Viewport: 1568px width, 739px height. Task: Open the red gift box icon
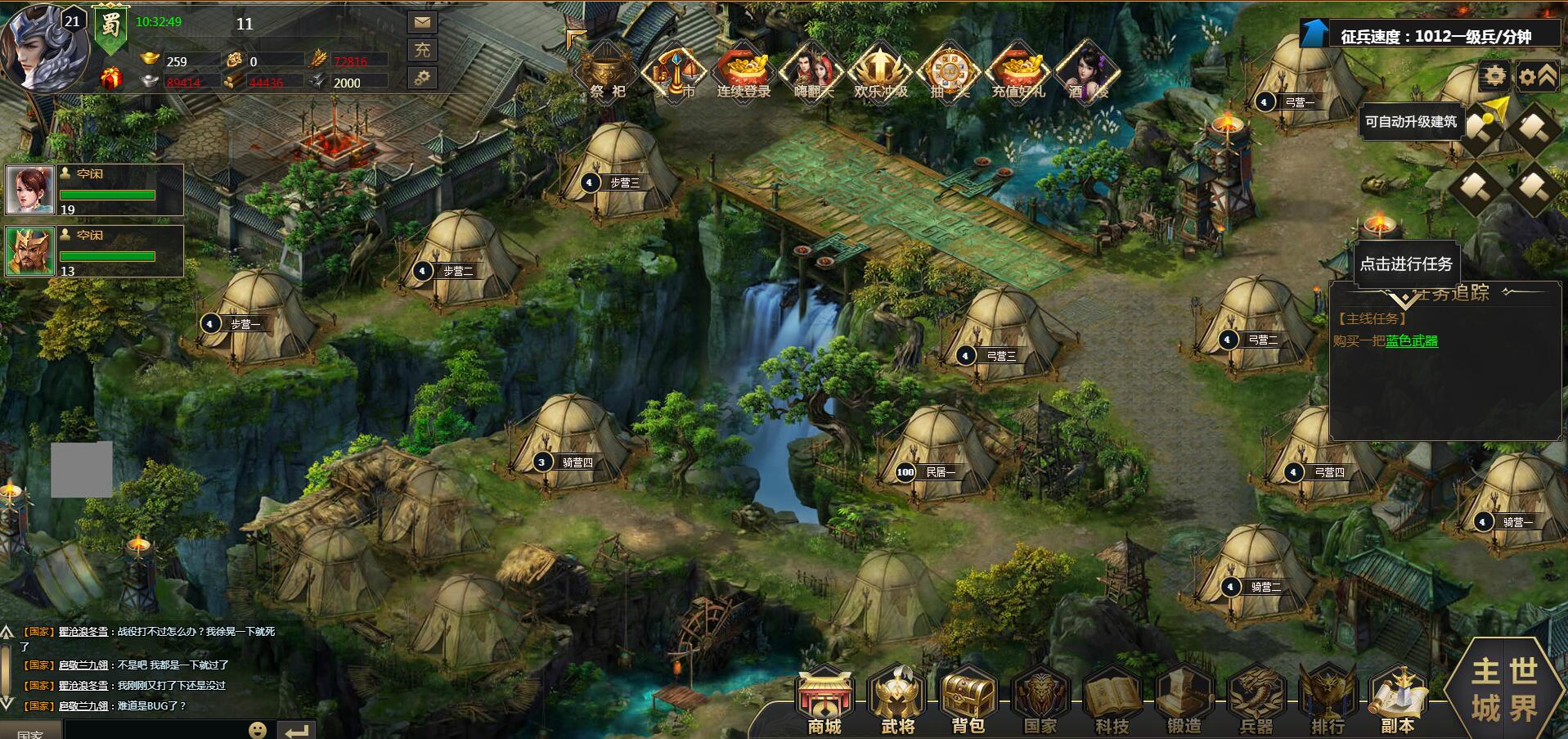pos(111,79)
